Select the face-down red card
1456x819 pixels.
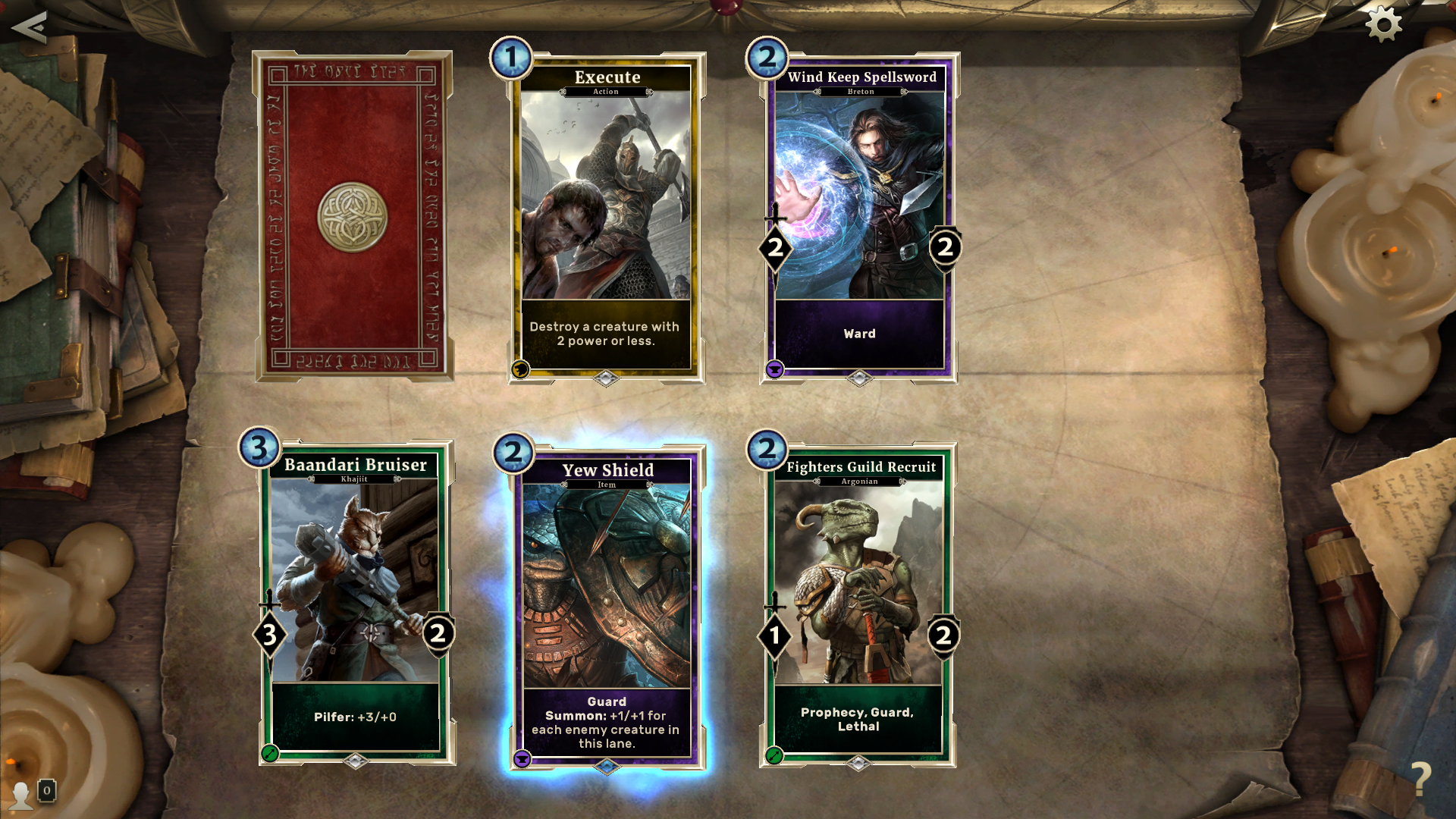tap(353, 216)
